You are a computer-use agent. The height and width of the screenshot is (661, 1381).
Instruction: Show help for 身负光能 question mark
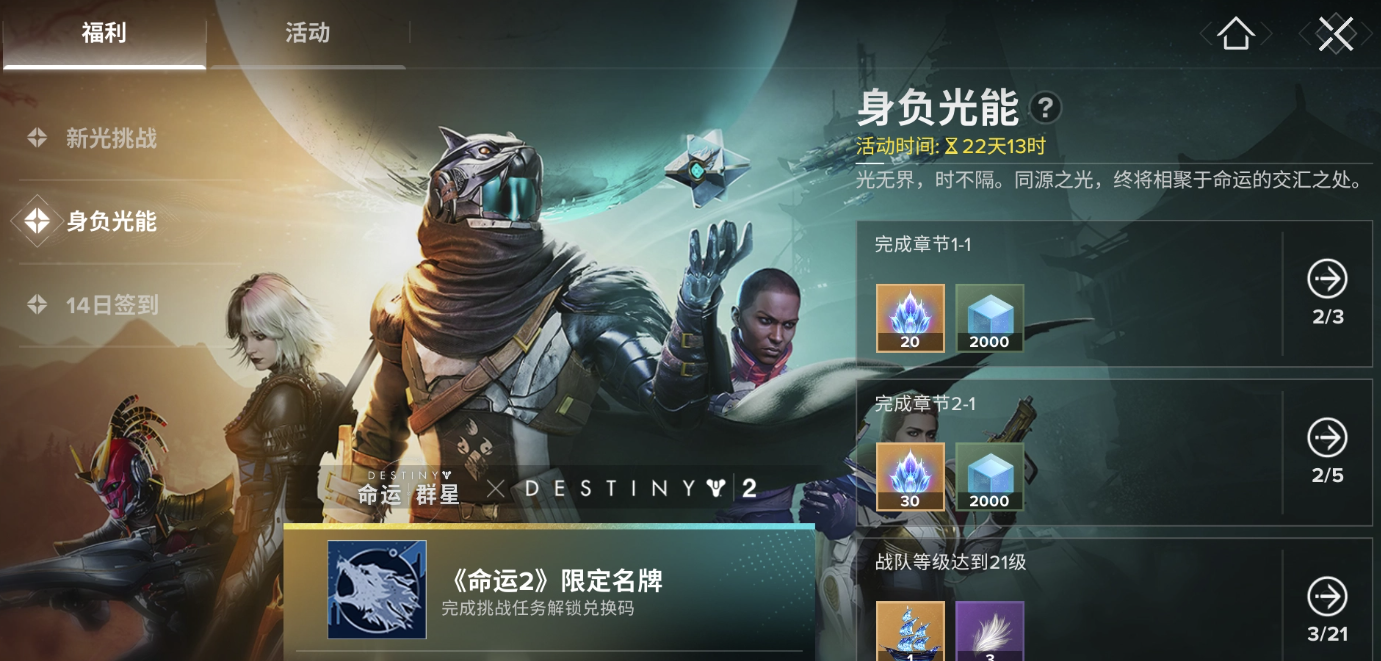(1045, 107)
